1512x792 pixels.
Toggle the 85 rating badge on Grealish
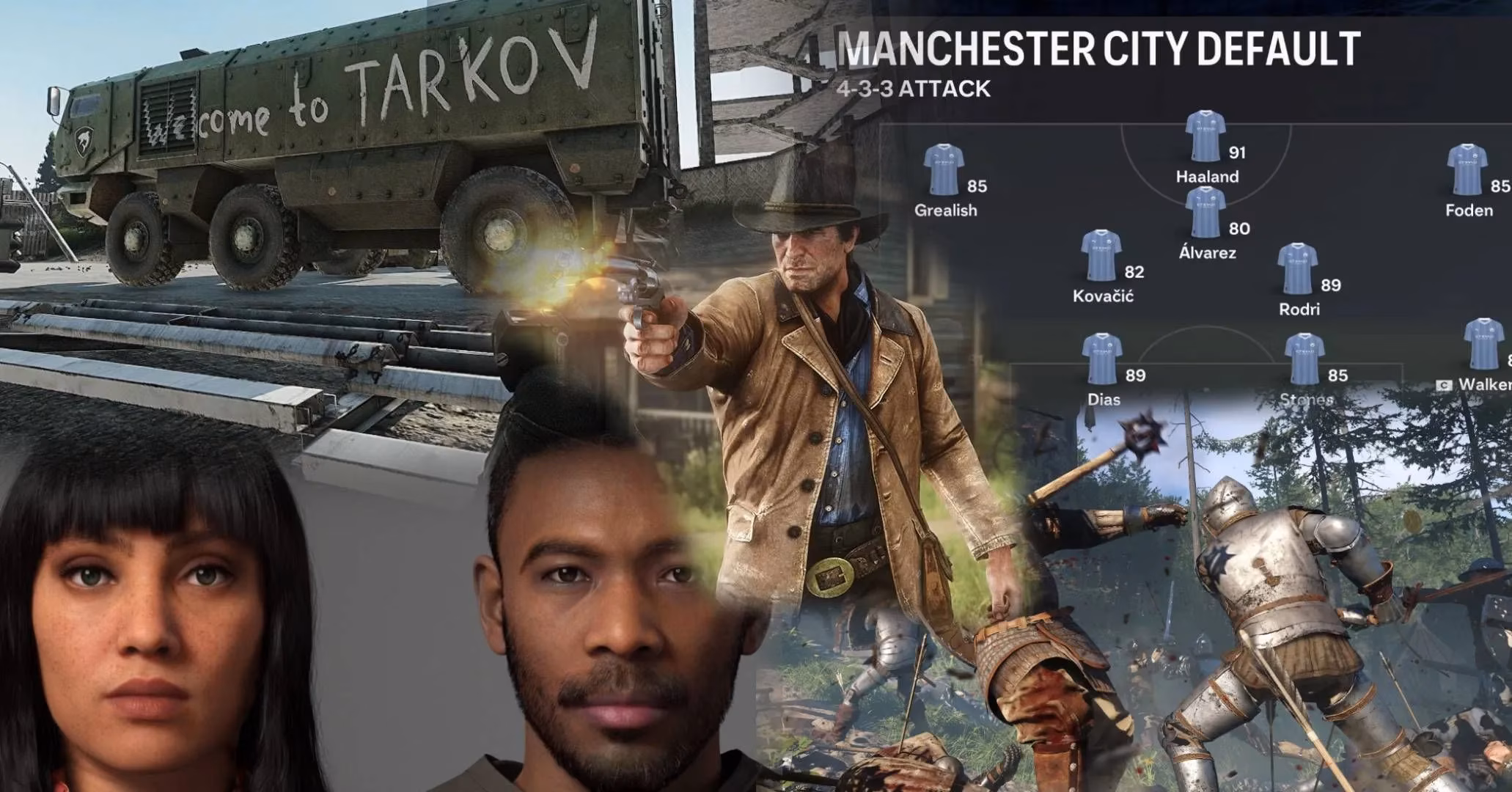(x=977, y=186)
